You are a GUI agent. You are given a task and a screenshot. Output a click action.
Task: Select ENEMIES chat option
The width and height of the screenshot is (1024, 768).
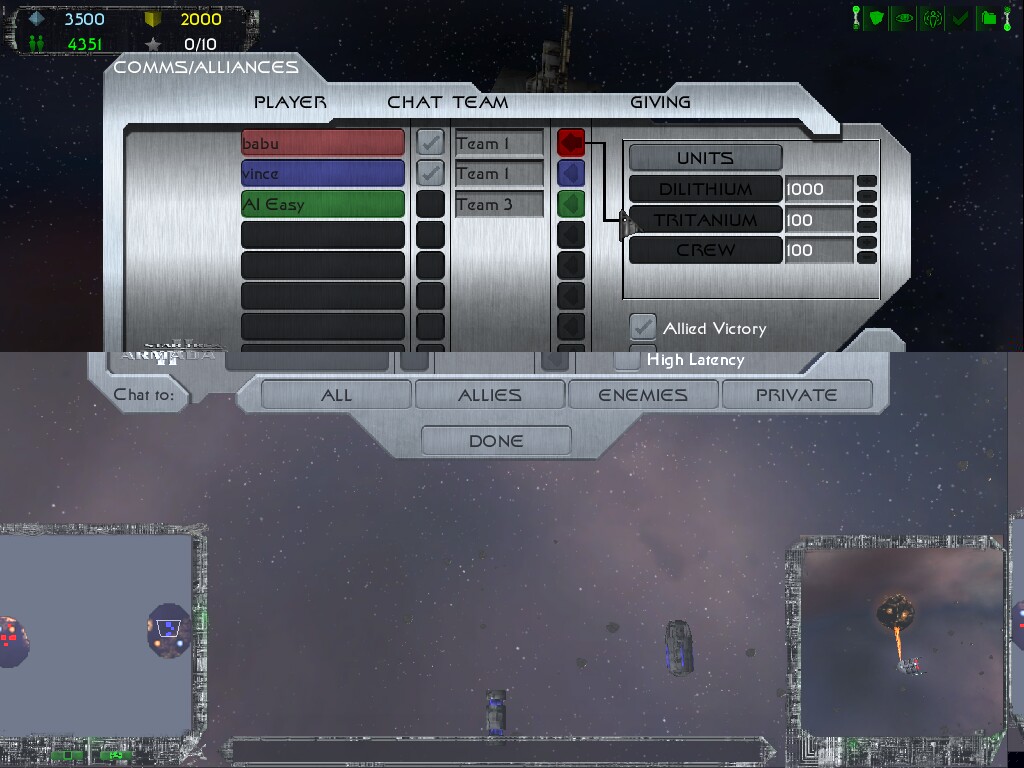tap(643, 395)
